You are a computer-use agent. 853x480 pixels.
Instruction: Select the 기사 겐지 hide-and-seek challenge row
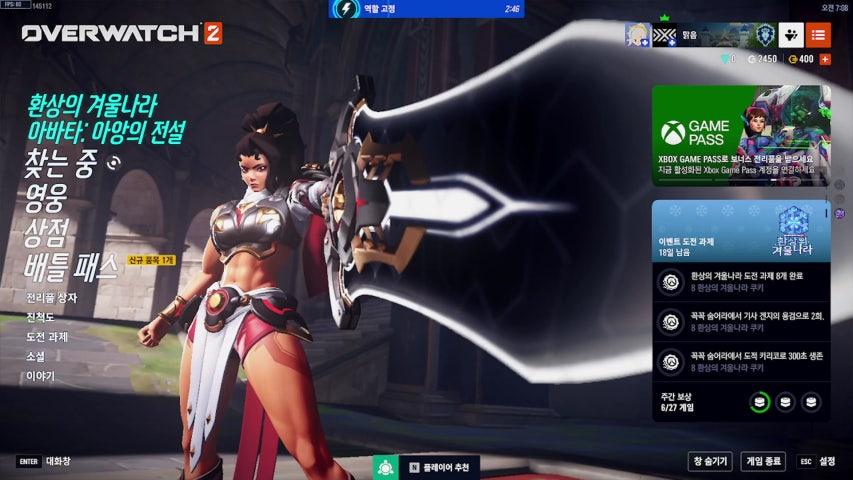(741, 321)
